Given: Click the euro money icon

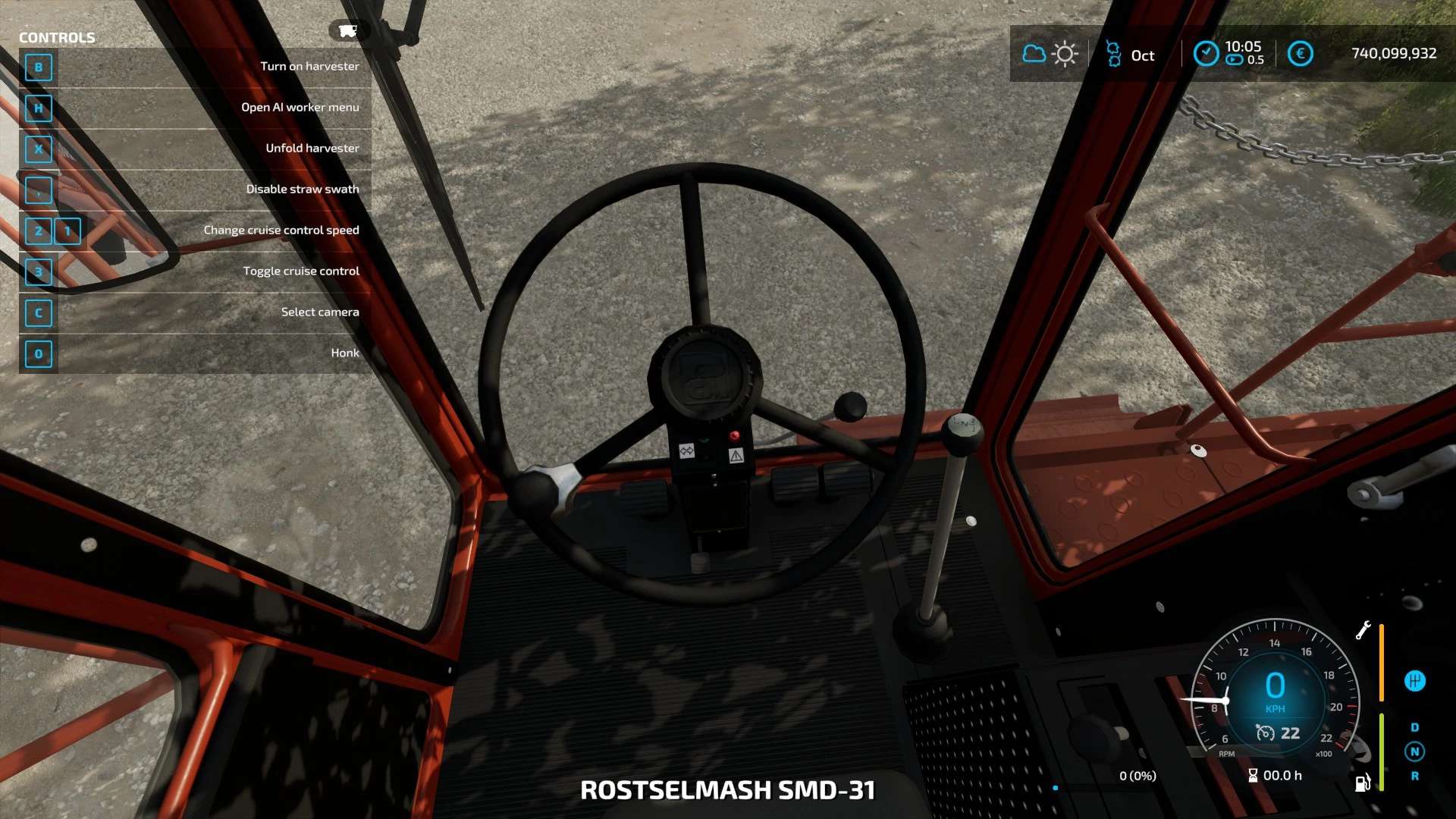Looking at the screenshot, I should click(x=1300, y=54).
